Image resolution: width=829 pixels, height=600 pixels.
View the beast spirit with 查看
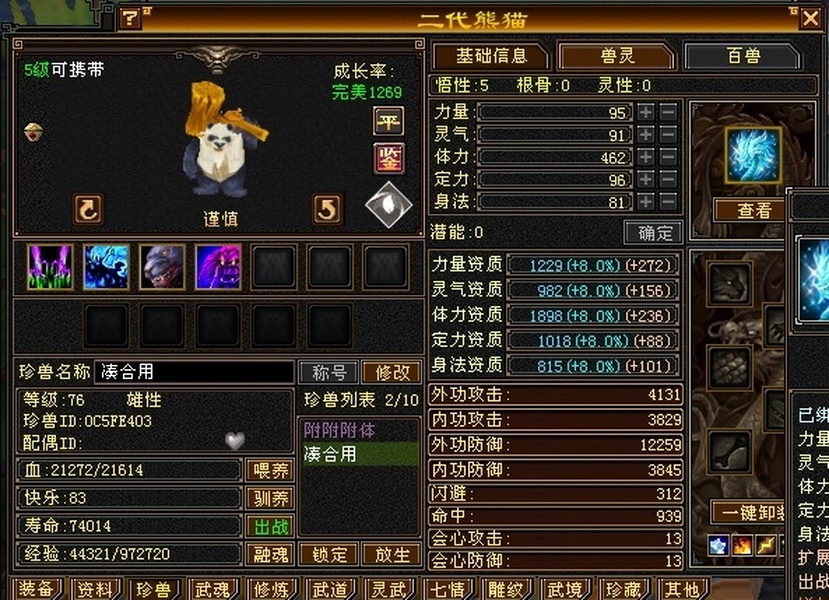click(754, 210)
